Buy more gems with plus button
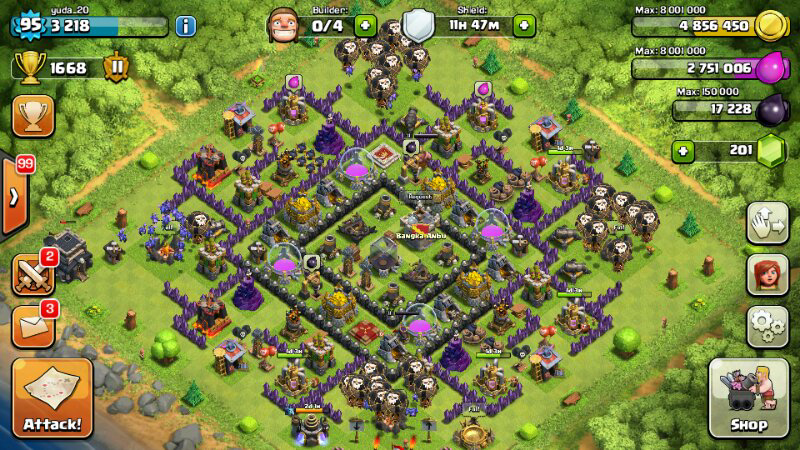The width and height of the screenshot is (800, 450). click(x=683, y=152)
